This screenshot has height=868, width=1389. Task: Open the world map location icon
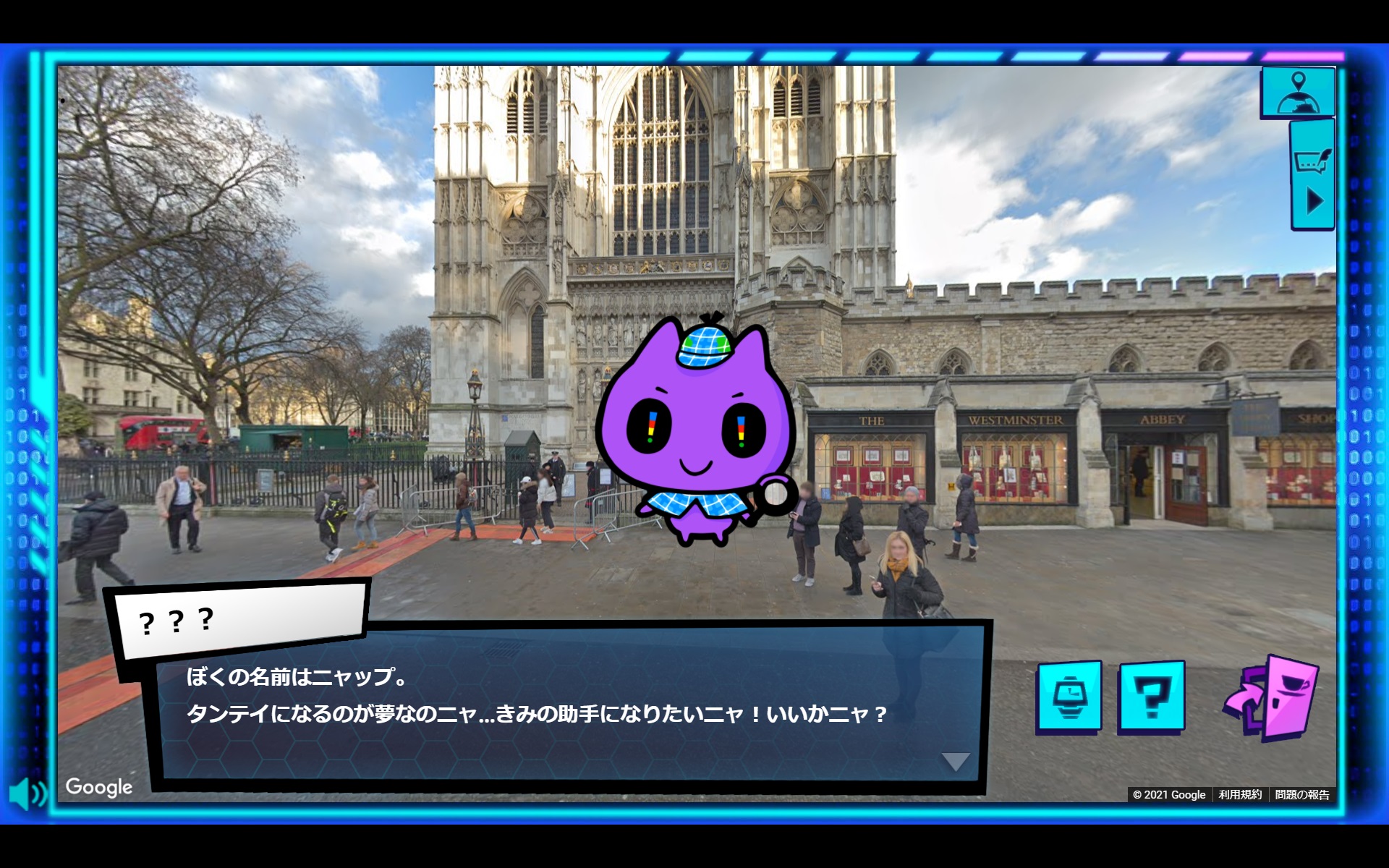(1297, 90)
